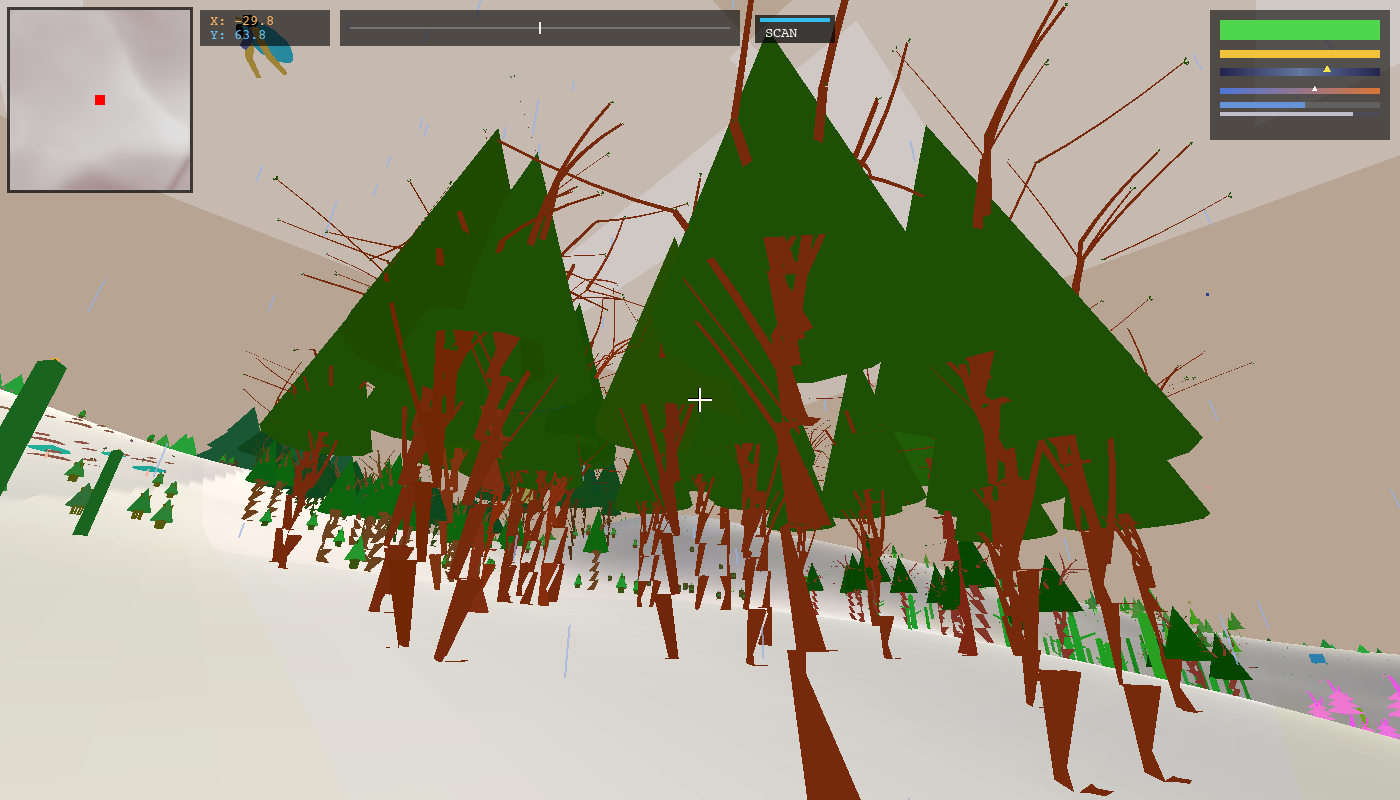Select the white triangle on the blue-orange gradient bar
The height and width of the screenshot is (800, 1400).
tap(1314, 88)
